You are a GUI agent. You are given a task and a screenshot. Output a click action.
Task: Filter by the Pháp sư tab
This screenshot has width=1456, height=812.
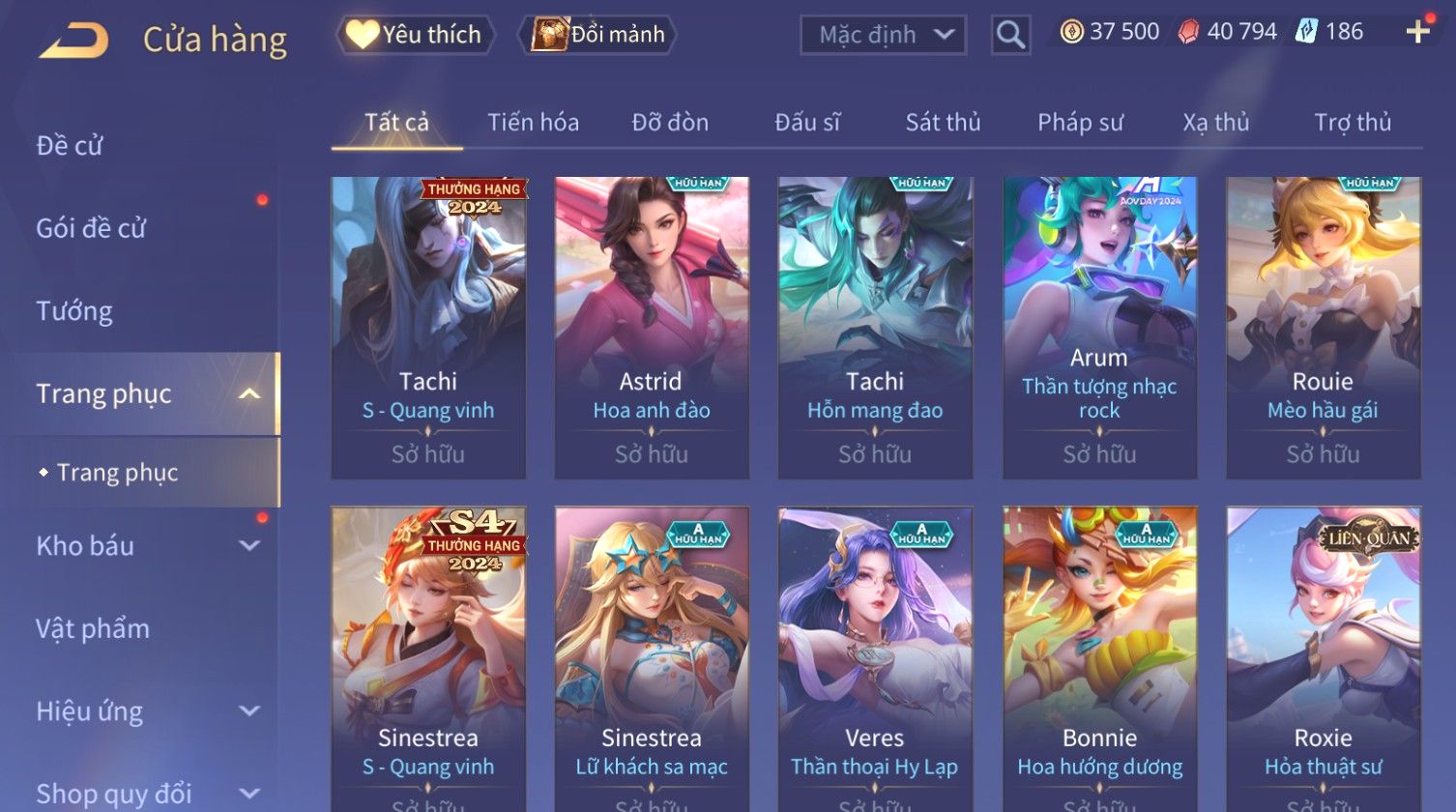[x=1080, y=123]
